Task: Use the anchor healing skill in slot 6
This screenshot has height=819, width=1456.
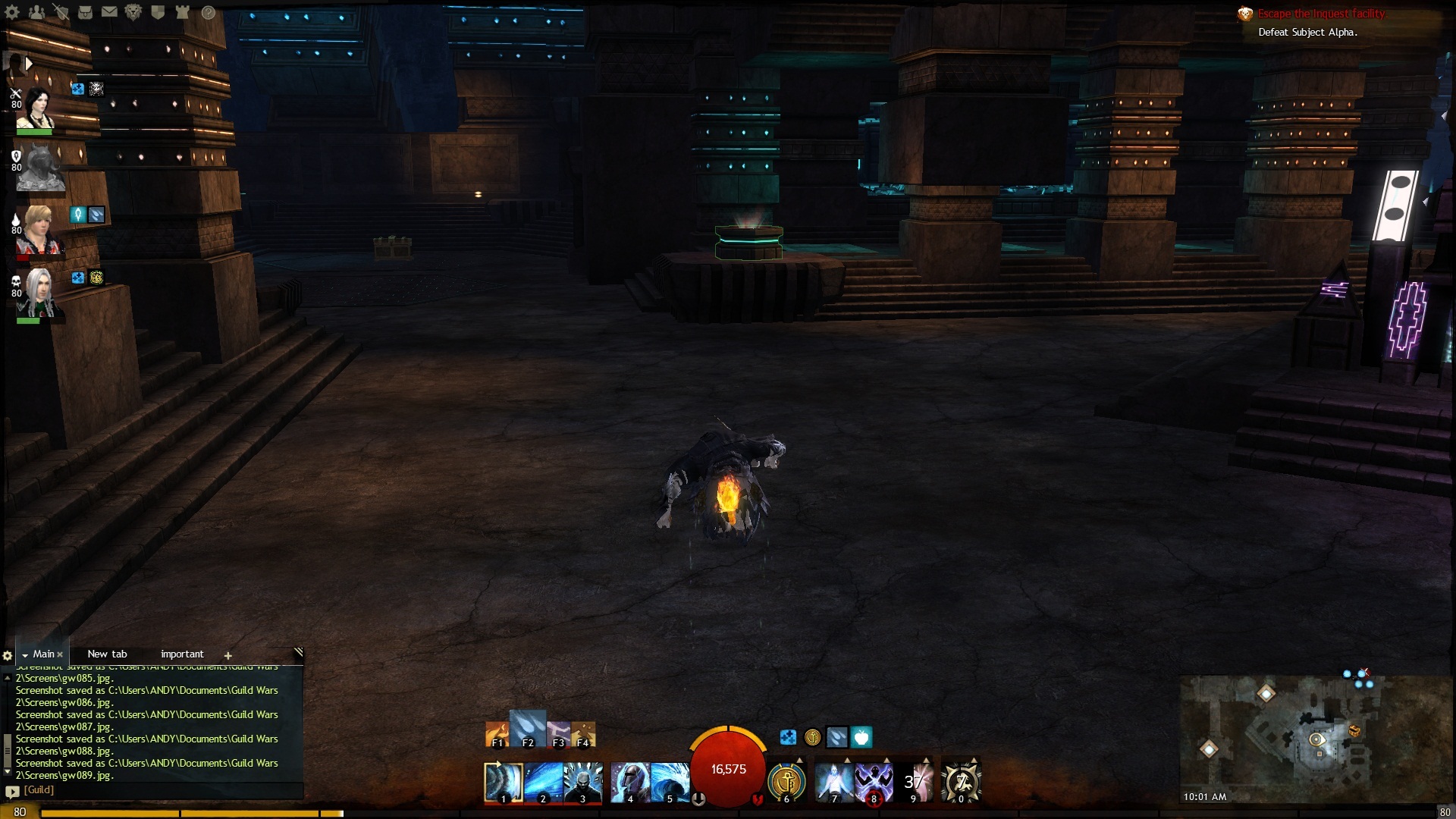Action: pos(786,780)
